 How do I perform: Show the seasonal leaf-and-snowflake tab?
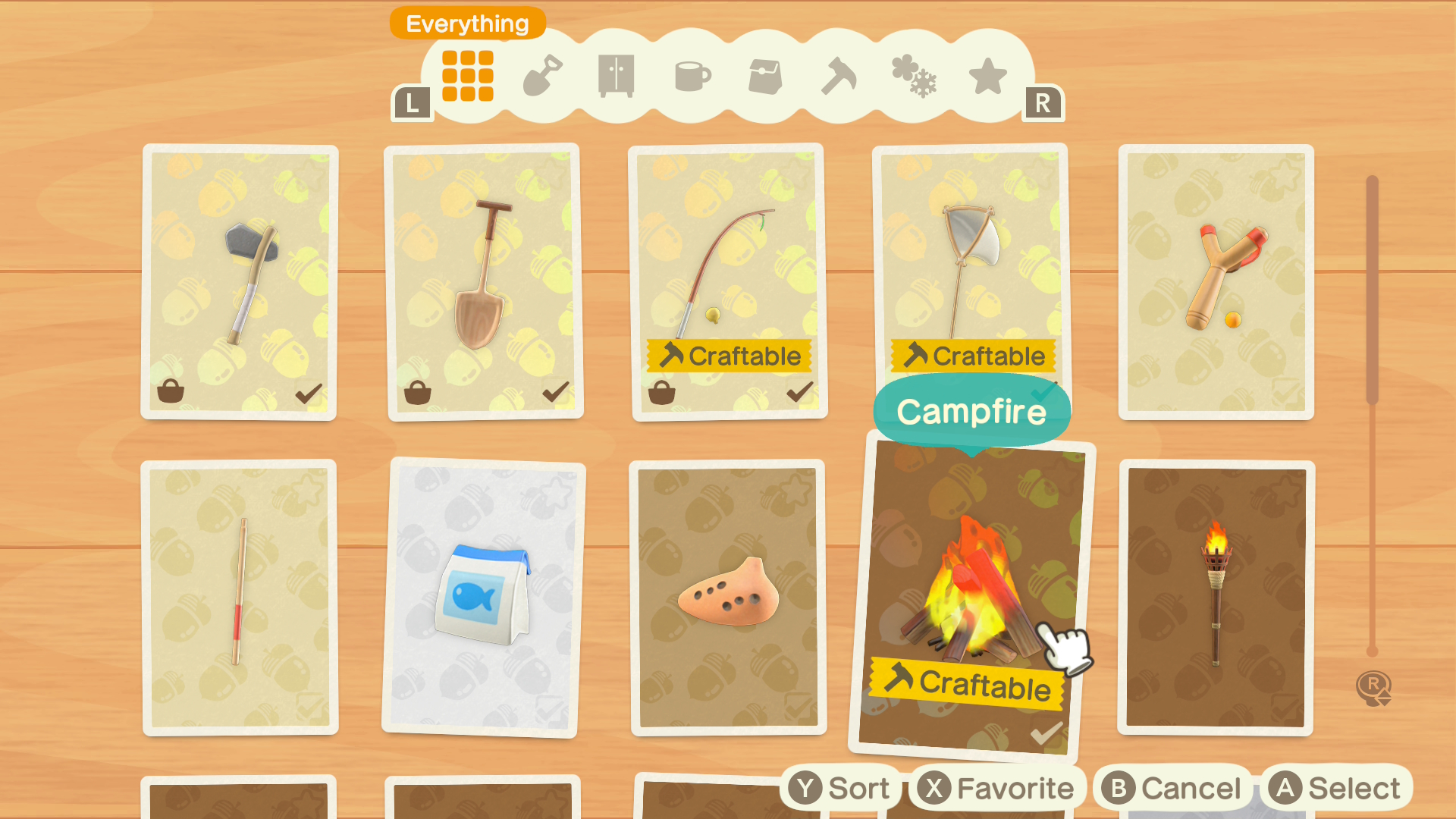pos(914,76)
